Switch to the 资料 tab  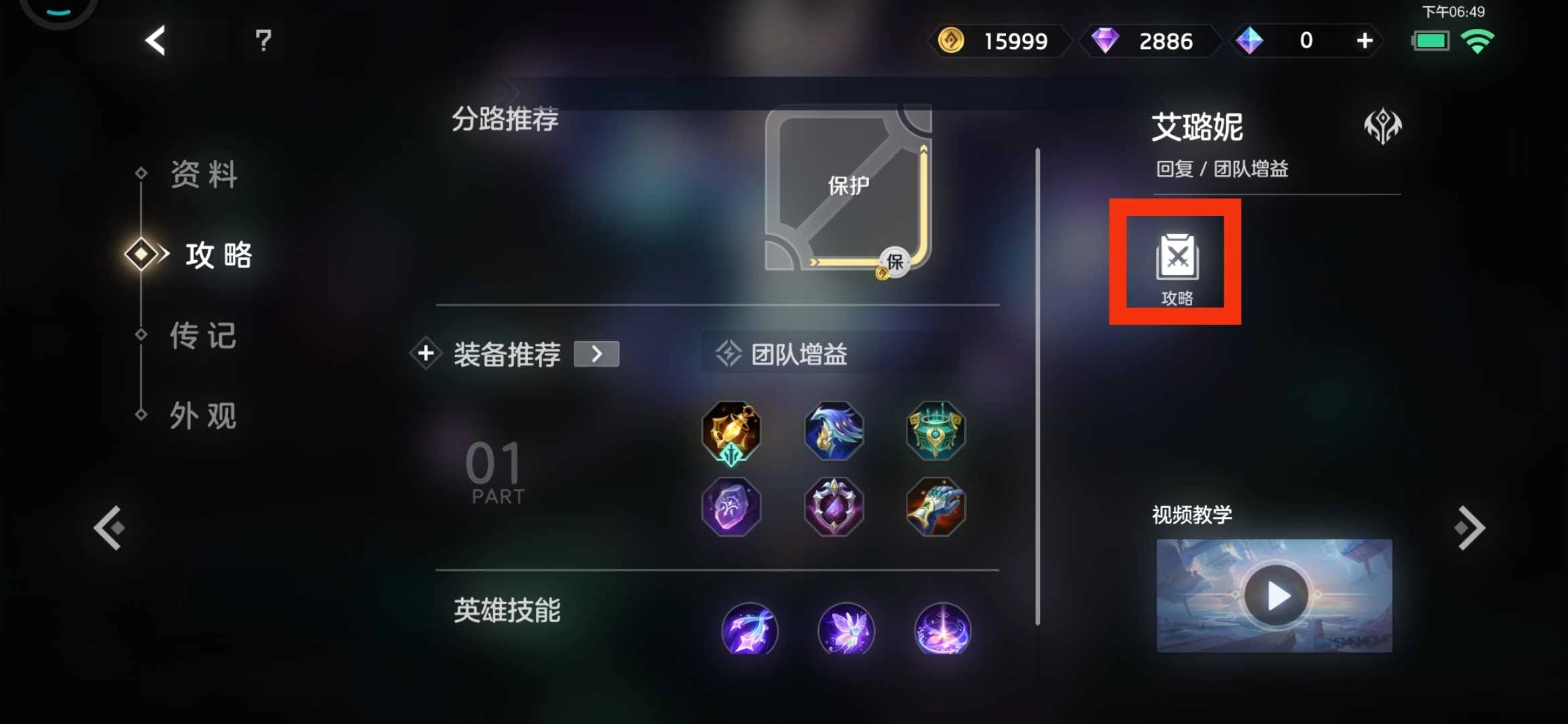[203, 174]
